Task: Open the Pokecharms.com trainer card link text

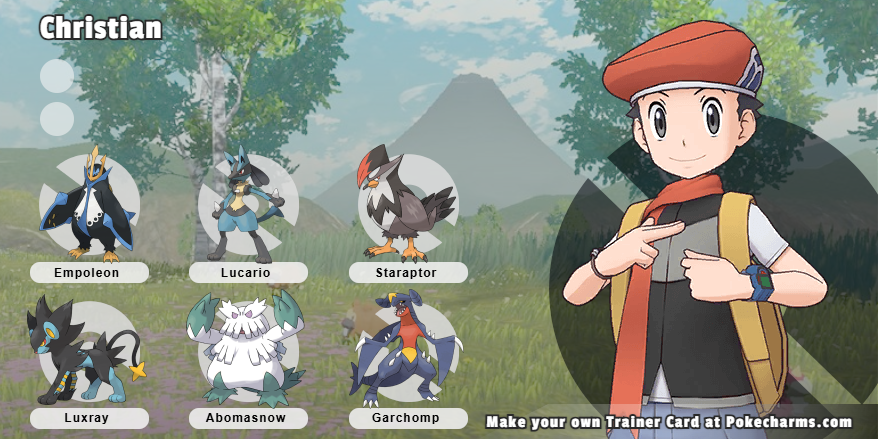Action: 669,422
